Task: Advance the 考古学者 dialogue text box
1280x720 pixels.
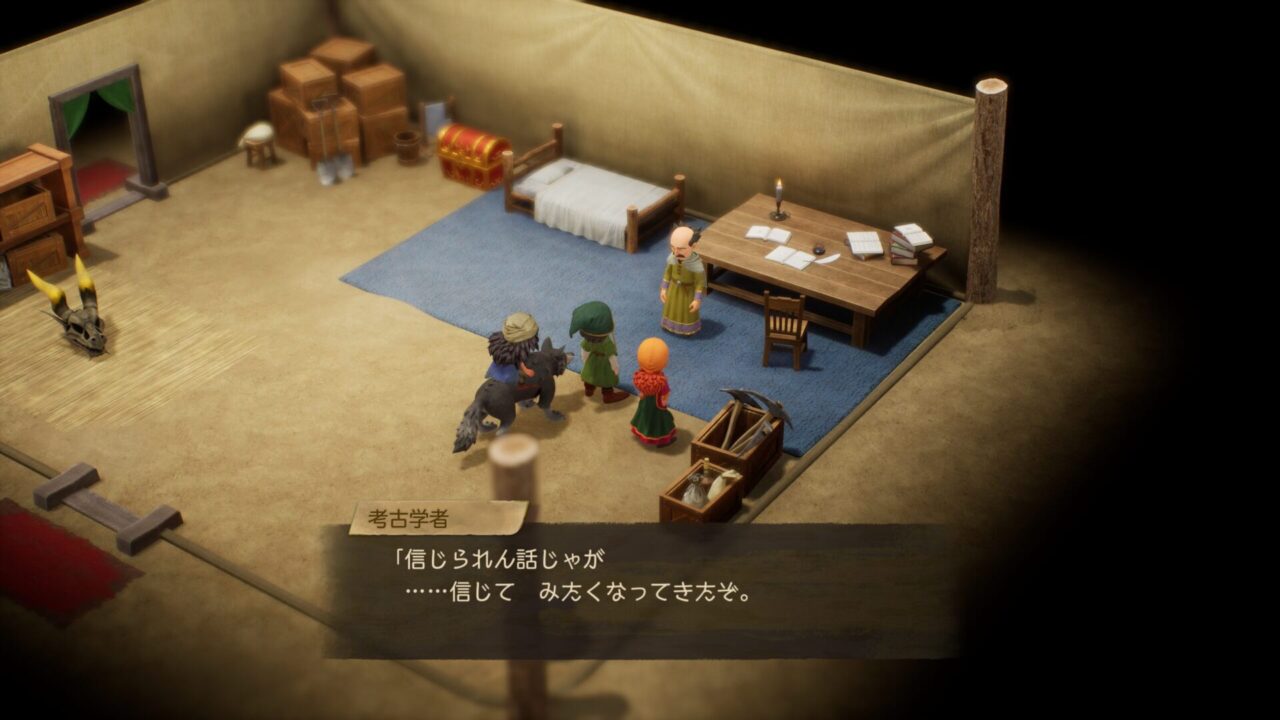Action: click(640, 590)
